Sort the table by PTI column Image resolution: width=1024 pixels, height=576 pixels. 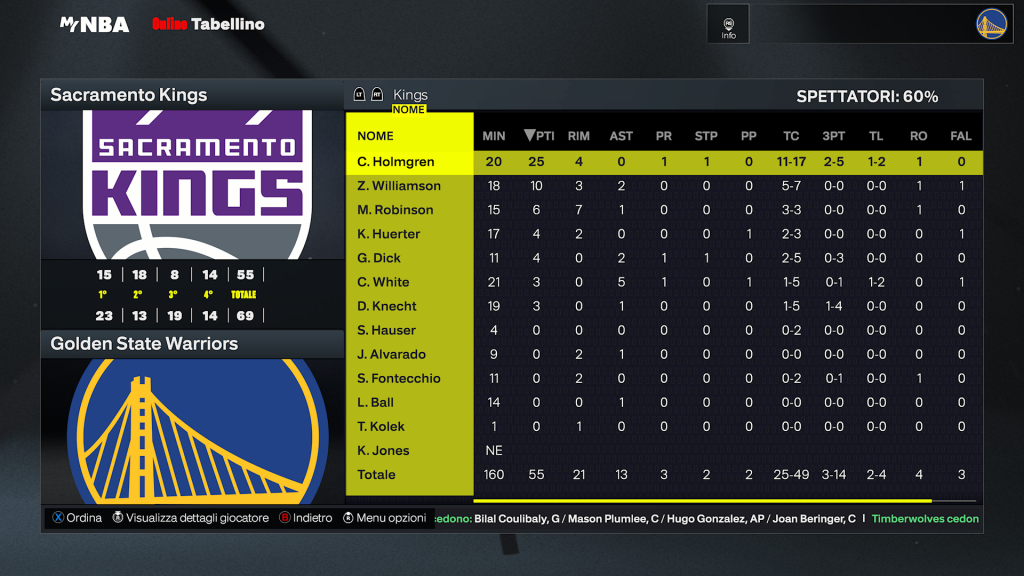click(x=539, y=136)
